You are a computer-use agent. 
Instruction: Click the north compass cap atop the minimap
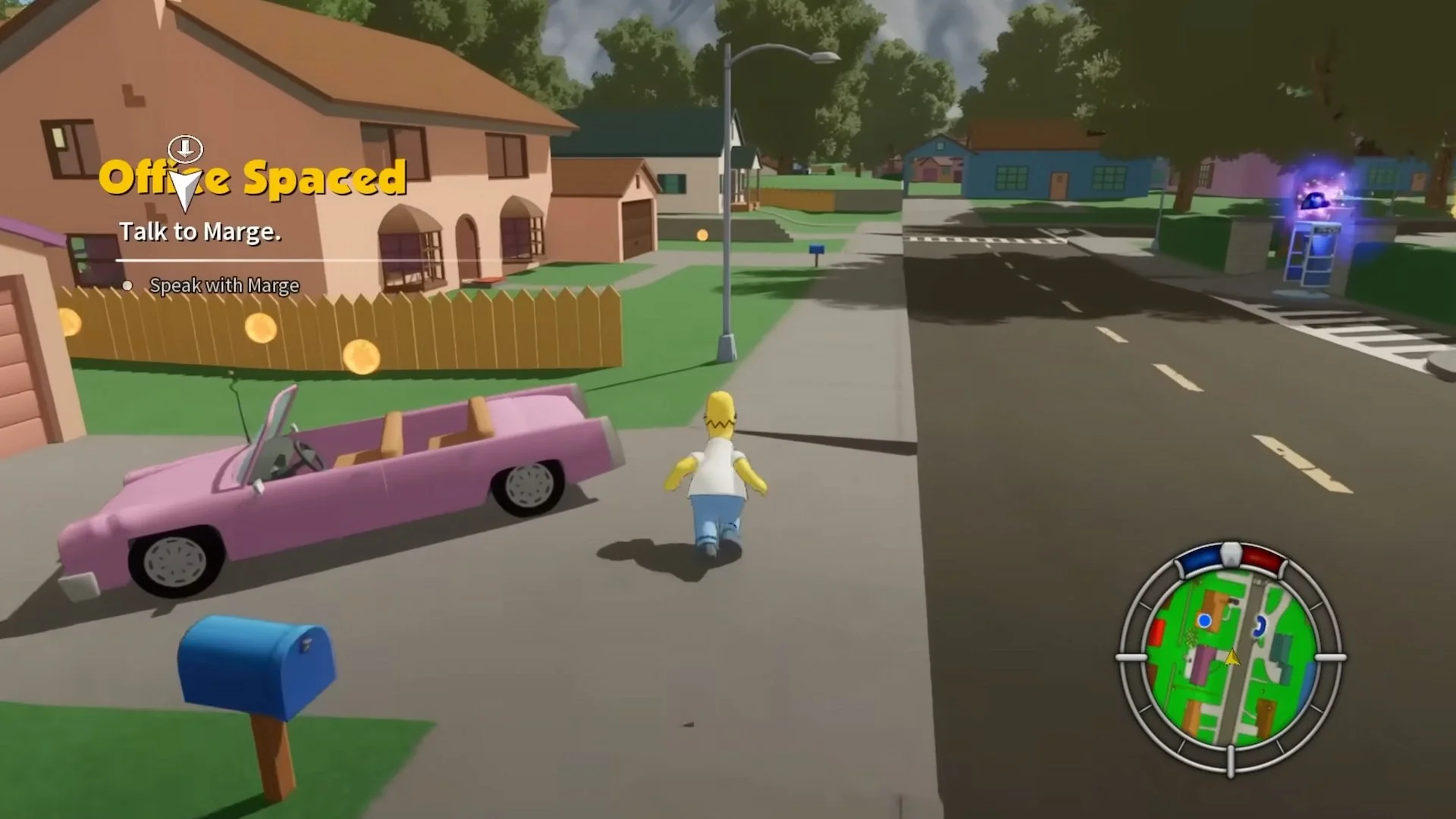click(1230, 555)
